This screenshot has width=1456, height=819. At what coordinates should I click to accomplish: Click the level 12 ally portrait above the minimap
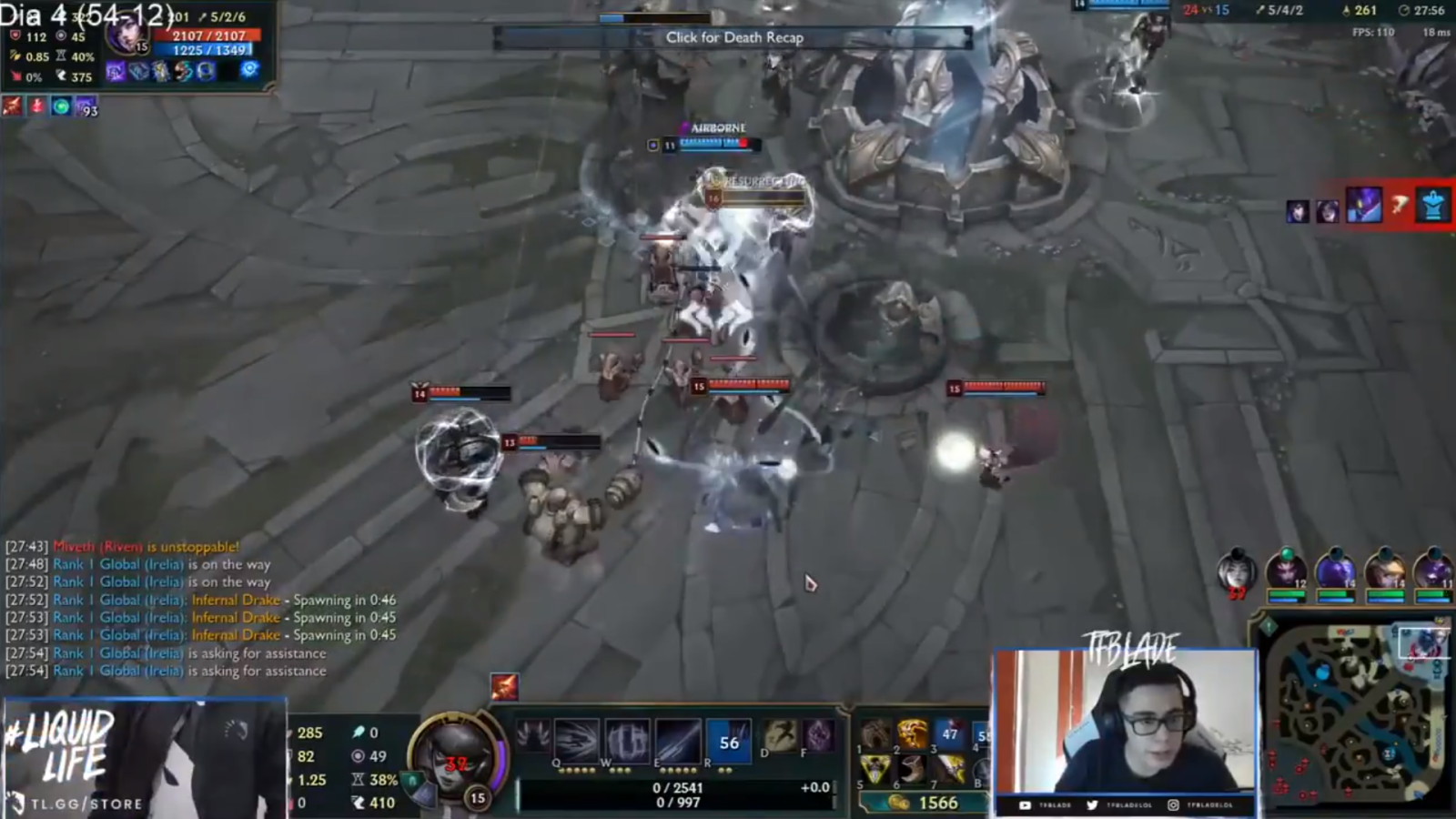(1287, 571)
